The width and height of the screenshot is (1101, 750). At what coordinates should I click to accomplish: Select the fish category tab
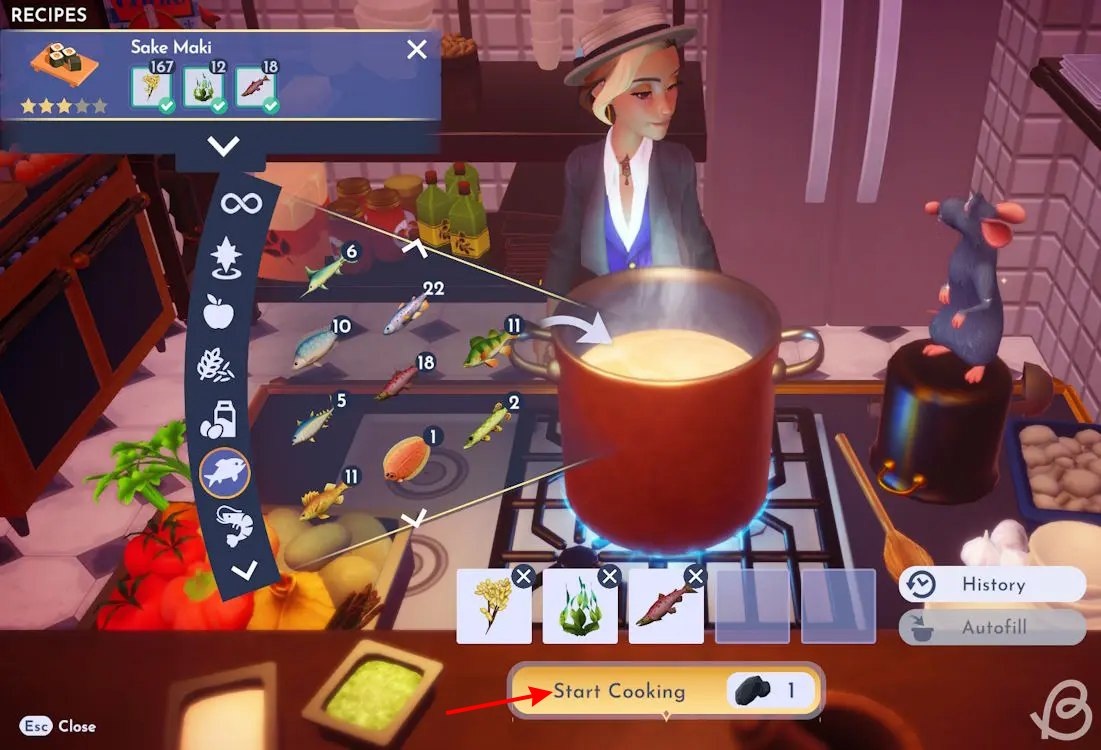coord(225,472)
